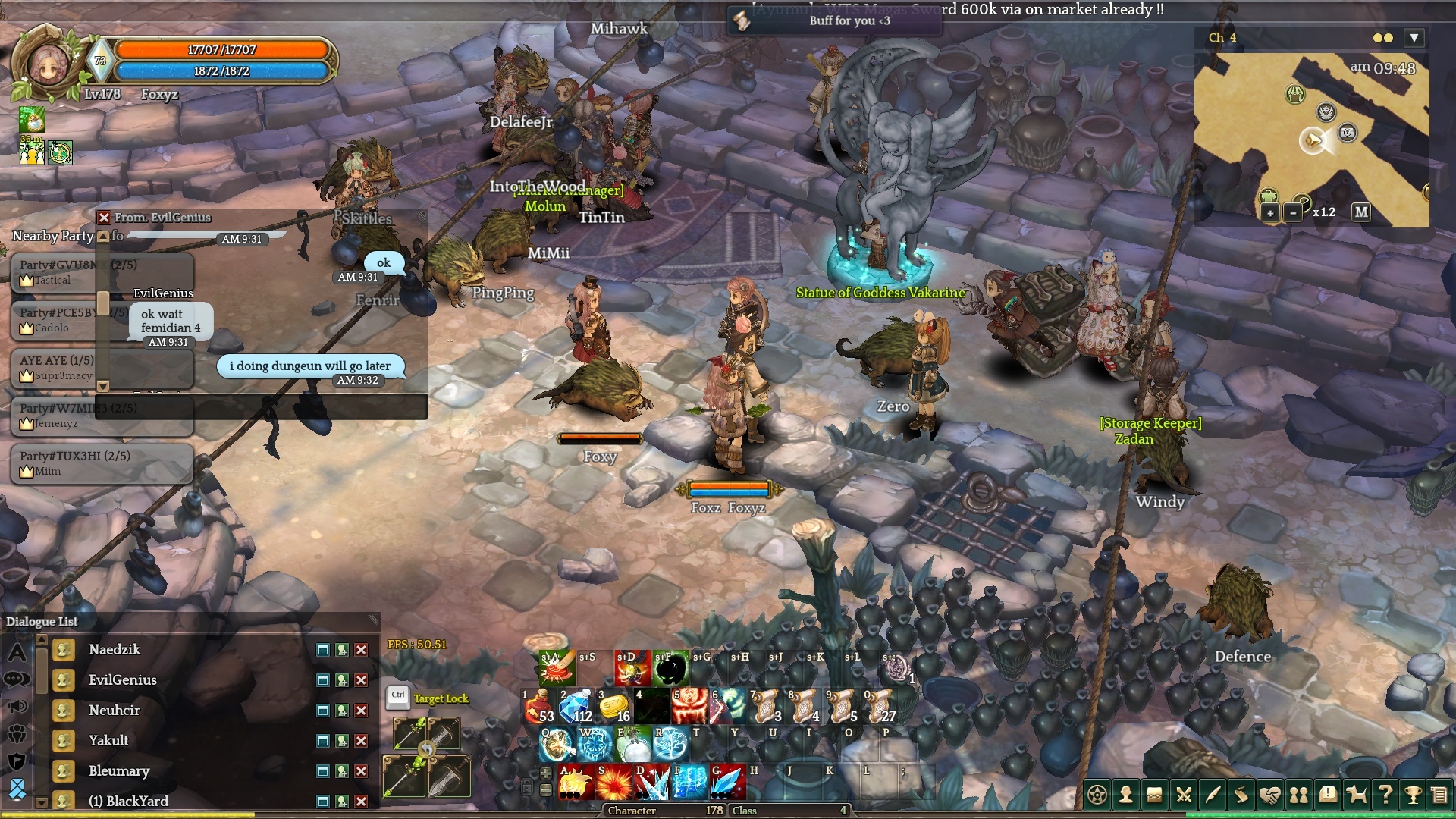The height and width of the screenshot is (819, 1456).
Task: Use the red potion in slot 1
Action: tap(538, 706)
